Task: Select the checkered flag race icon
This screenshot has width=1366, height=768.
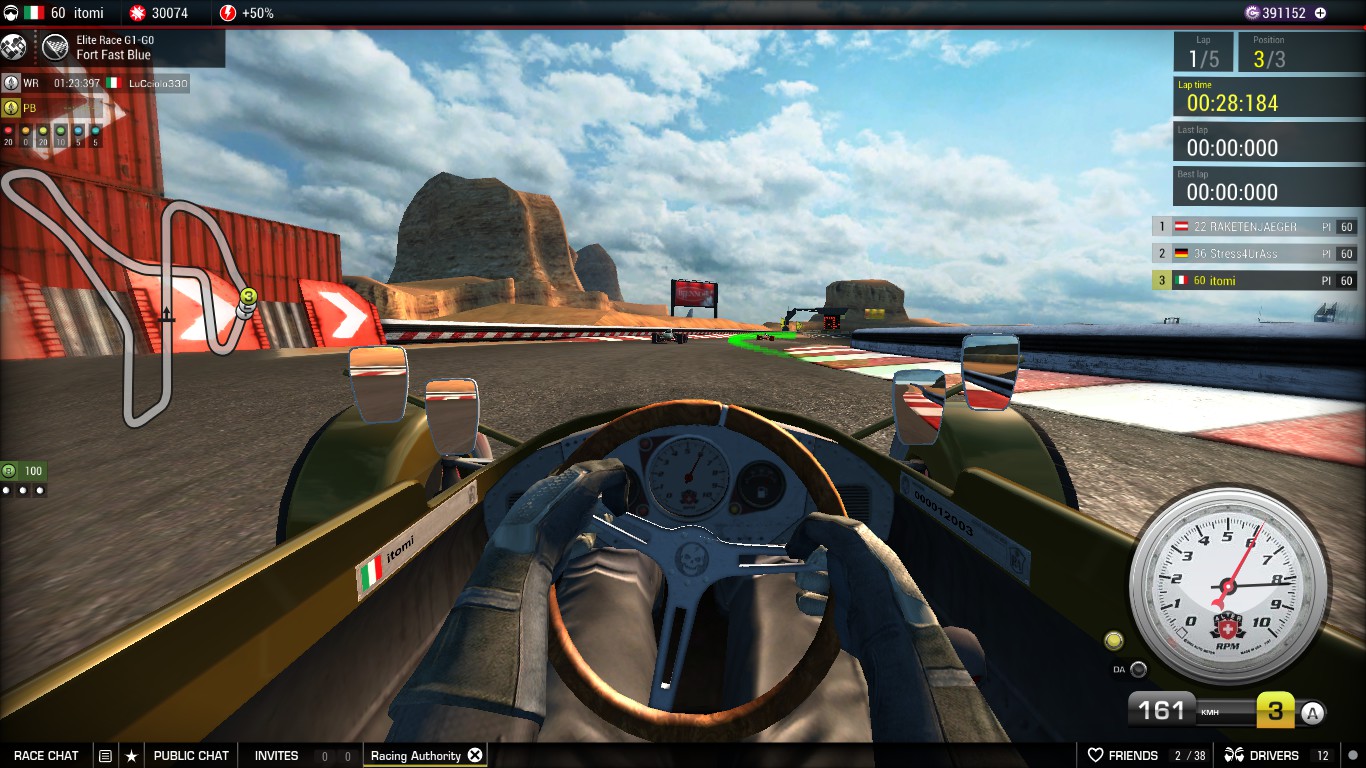Action: tap(55, 47)
